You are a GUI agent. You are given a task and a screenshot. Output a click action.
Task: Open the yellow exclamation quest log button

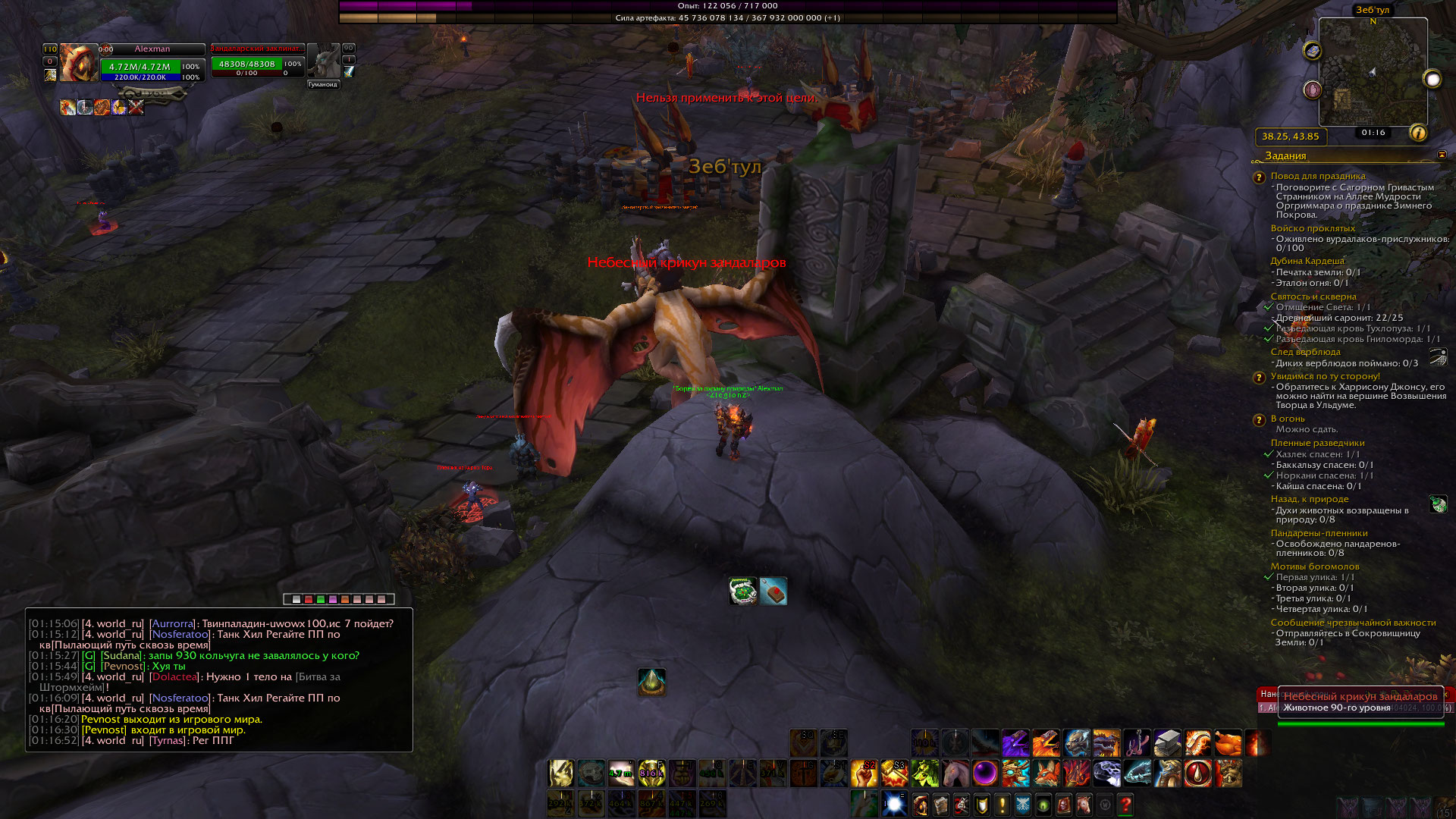[x=1002, y=804]
